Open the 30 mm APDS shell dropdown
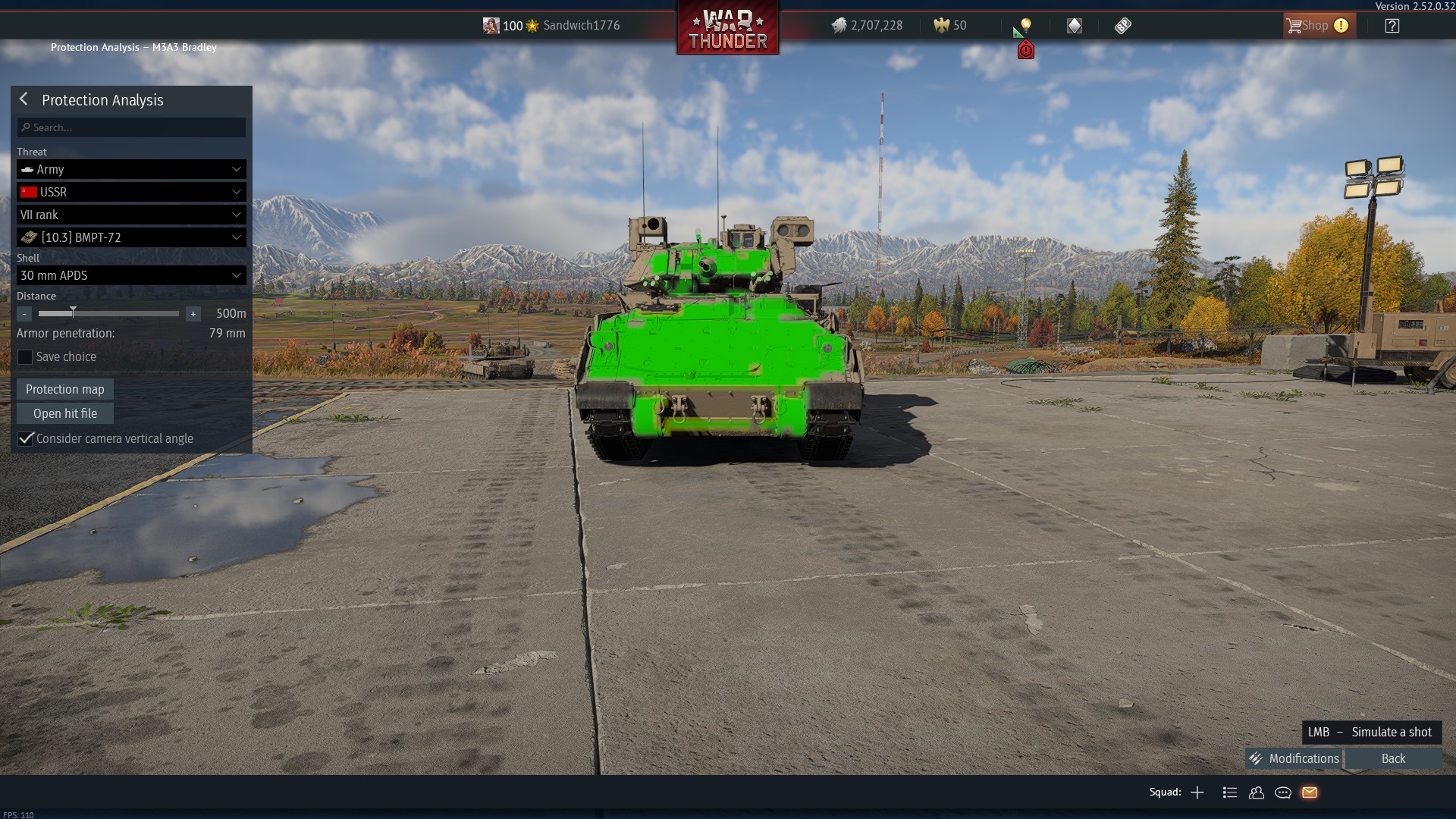1456x819 pixels. click(x=131, y=275)
